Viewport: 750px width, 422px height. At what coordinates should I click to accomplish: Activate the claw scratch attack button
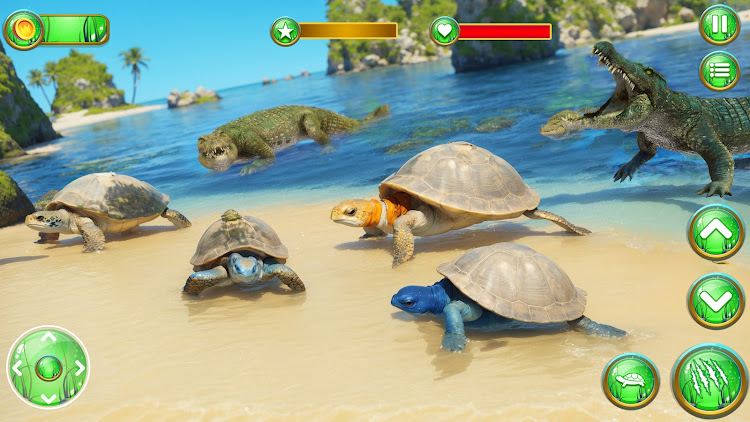tap(709, 380)
